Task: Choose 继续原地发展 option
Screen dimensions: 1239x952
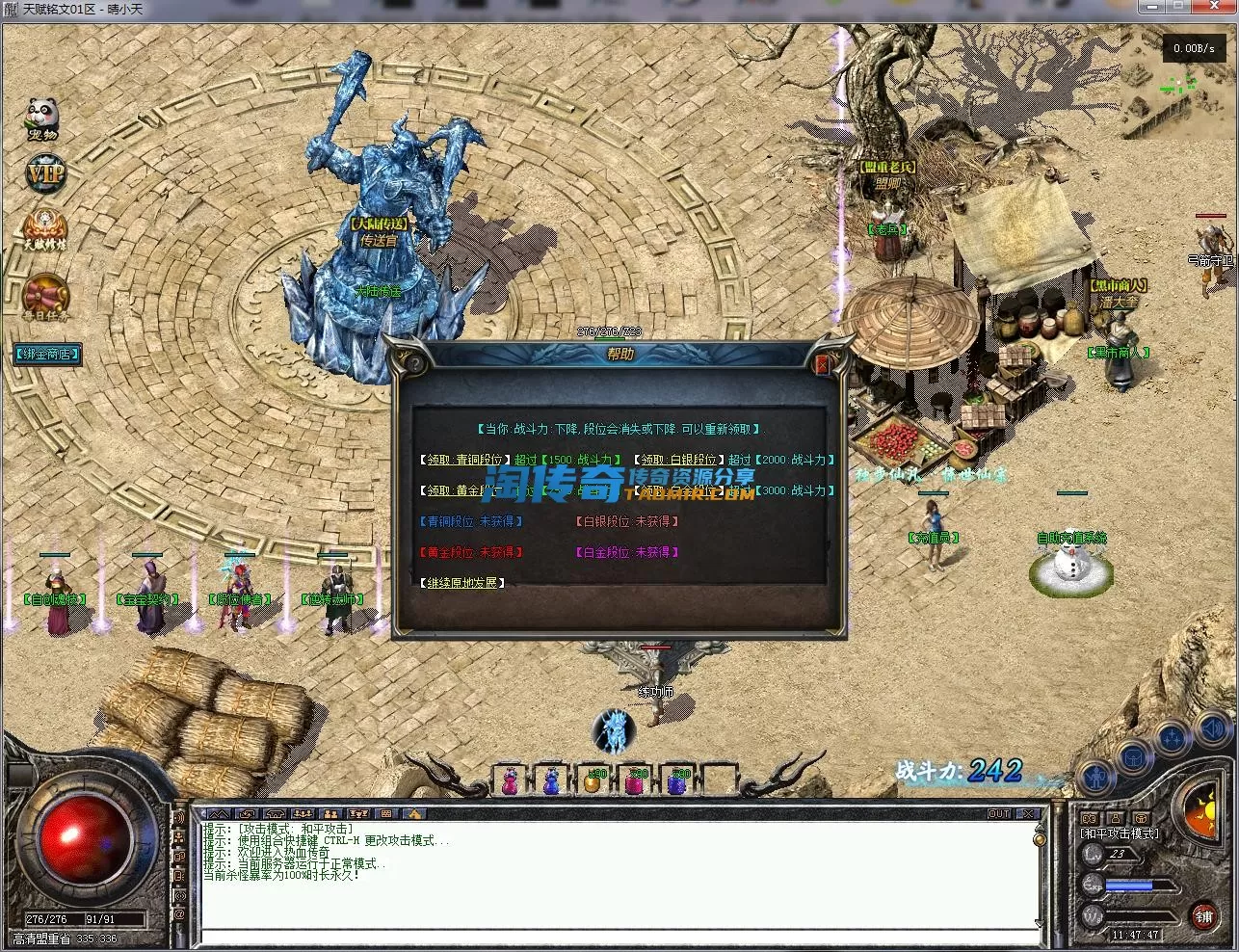Action: coord(462,583)
